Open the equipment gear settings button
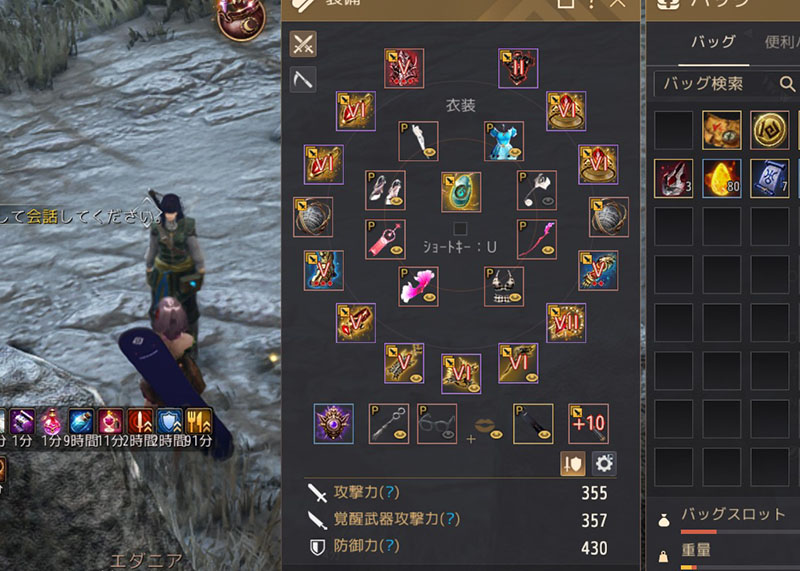 tap(604, 463)
